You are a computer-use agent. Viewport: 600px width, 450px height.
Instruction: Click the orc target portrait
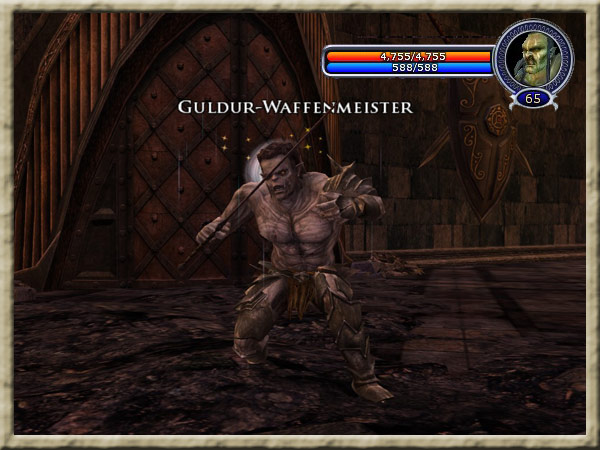pyautogui.click(x=533, y=58)
